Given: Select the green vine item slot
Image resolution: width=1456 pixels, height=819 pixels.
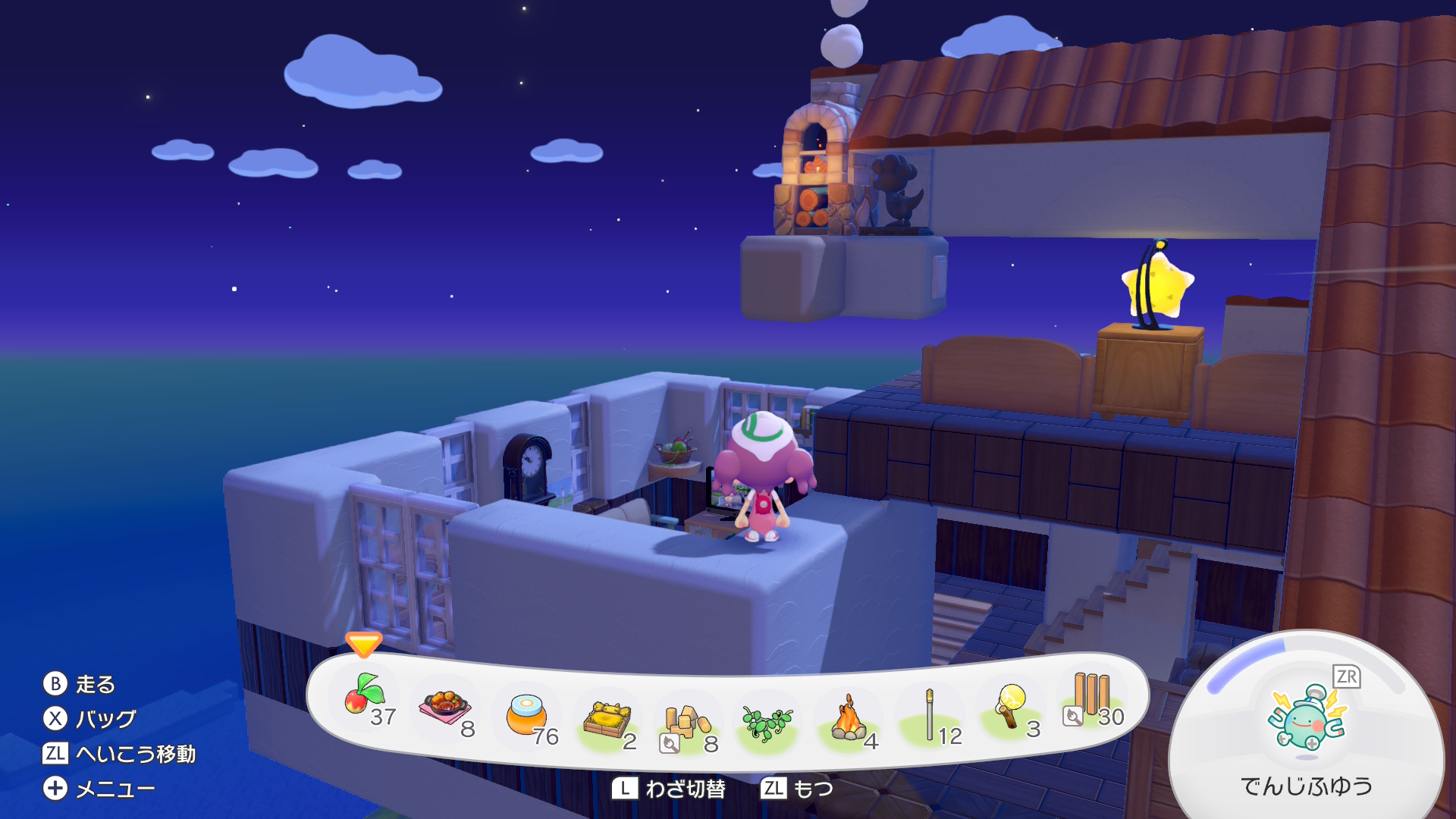Looking at the screenshot, I should coord(767,723).
